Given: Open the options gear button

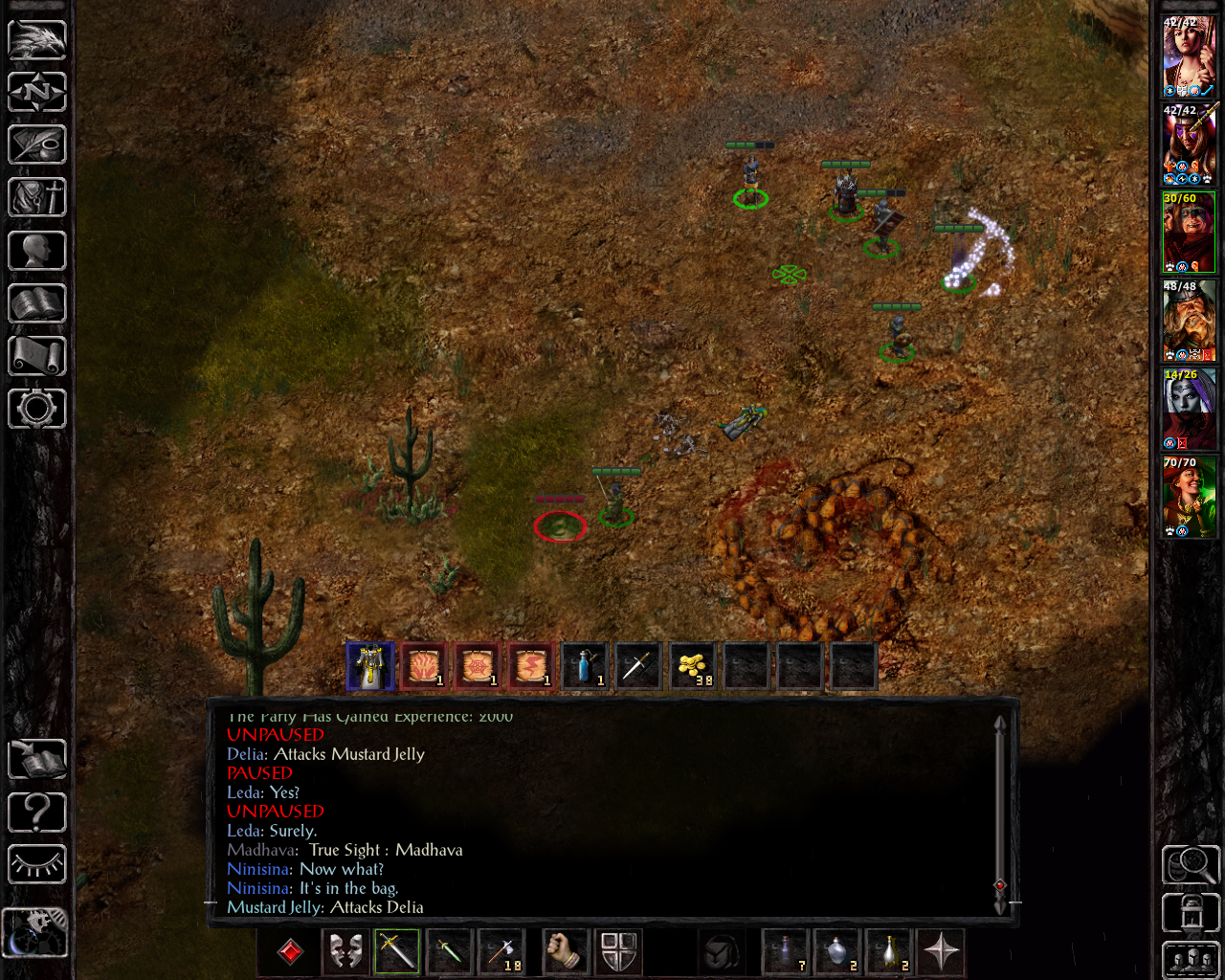Looking at the screenshot, I should 36,409.
